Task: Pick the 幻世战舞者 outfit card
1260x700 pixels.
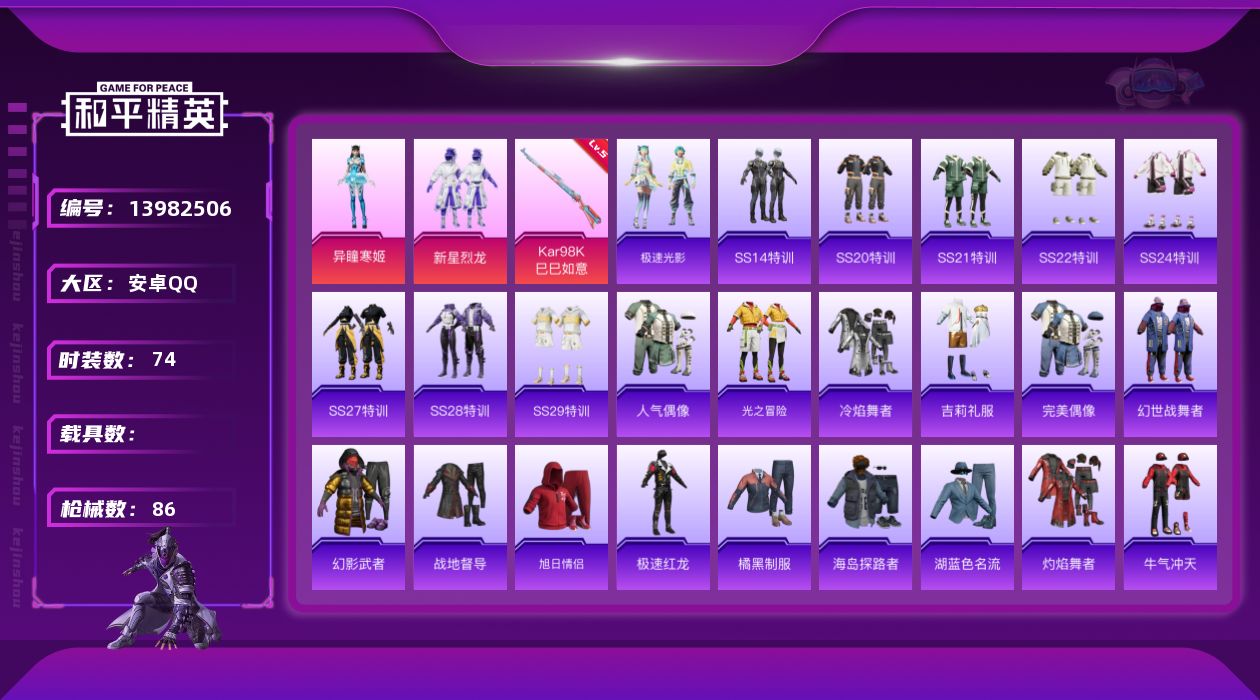Action: tap(1170, 364)
